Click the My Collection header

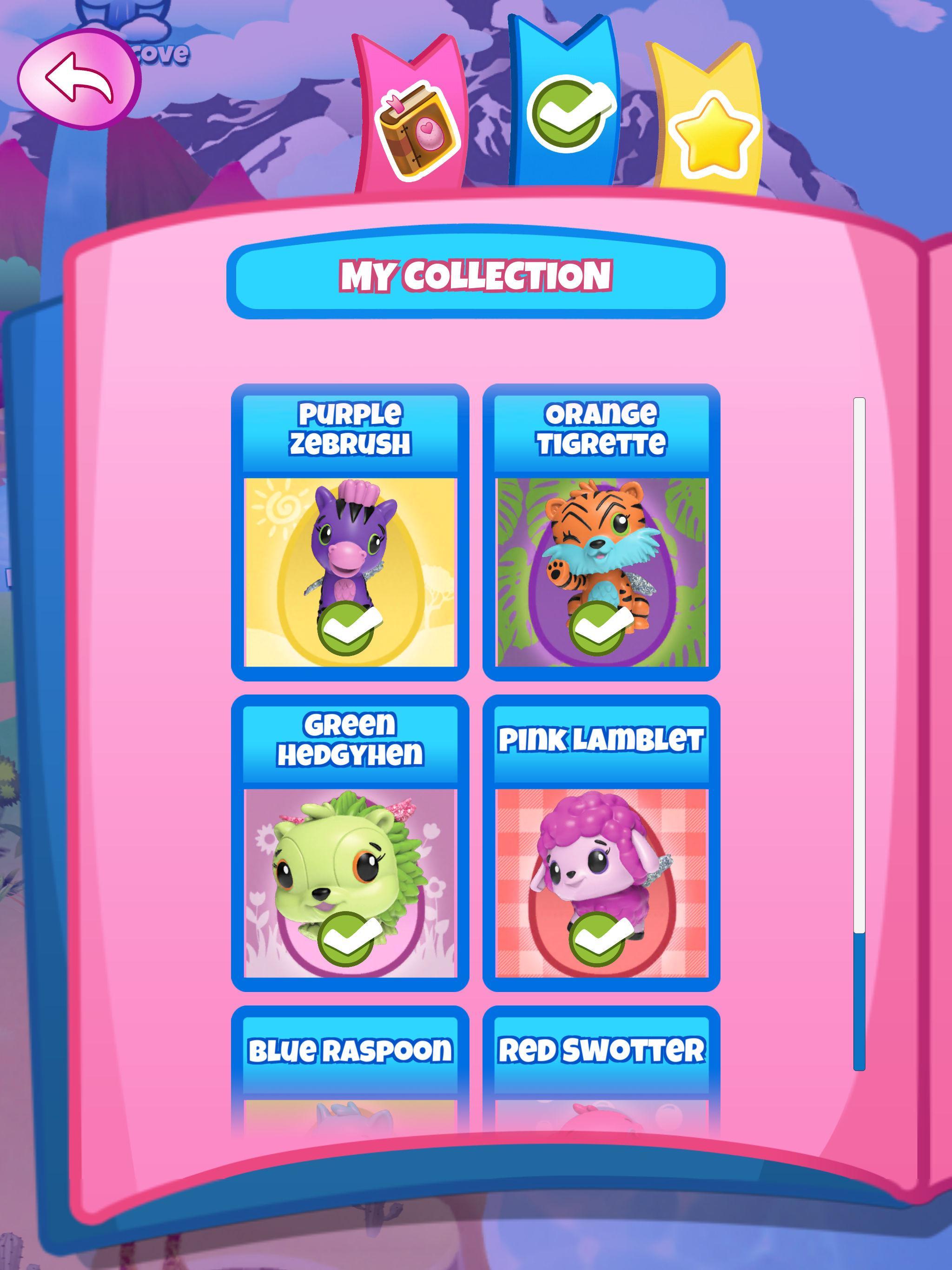476,278
